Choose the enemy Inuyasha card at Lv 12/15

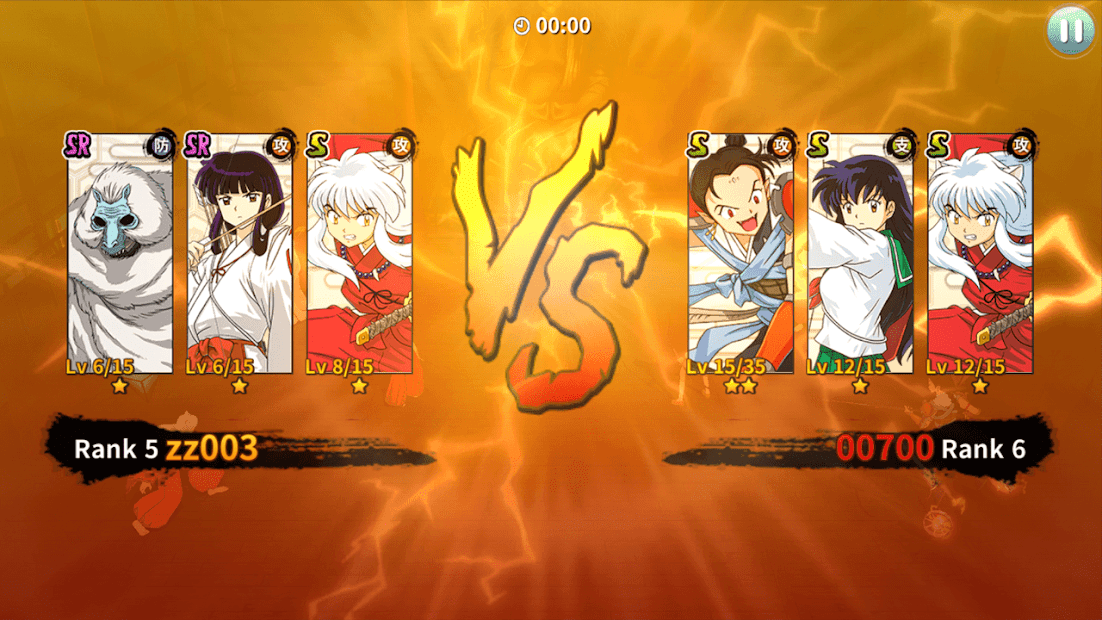980,260
